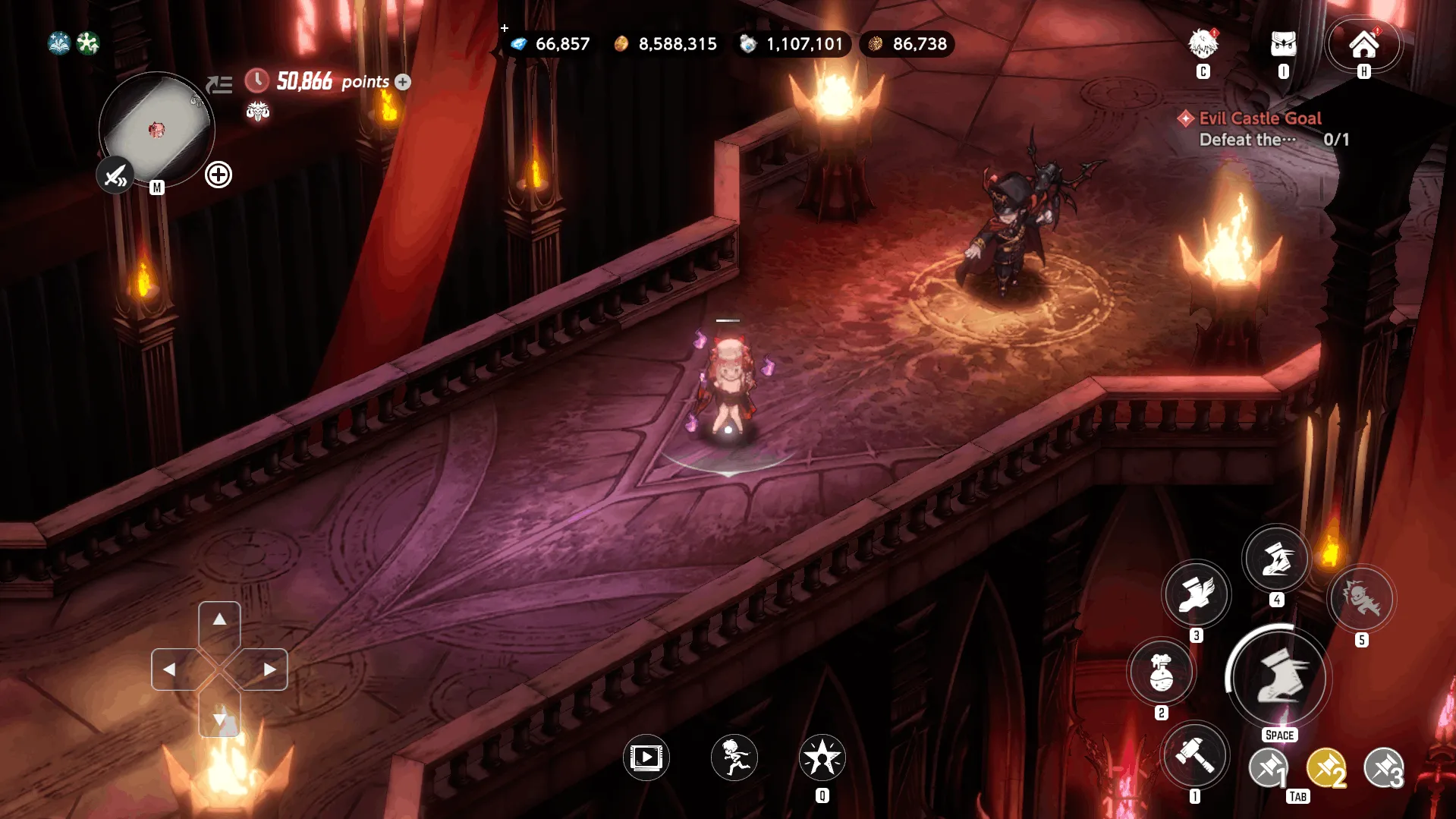The width and height of the screenshot is (1456, 819).
Task: Activate the star burst ultimate skill
Action: 822,757
